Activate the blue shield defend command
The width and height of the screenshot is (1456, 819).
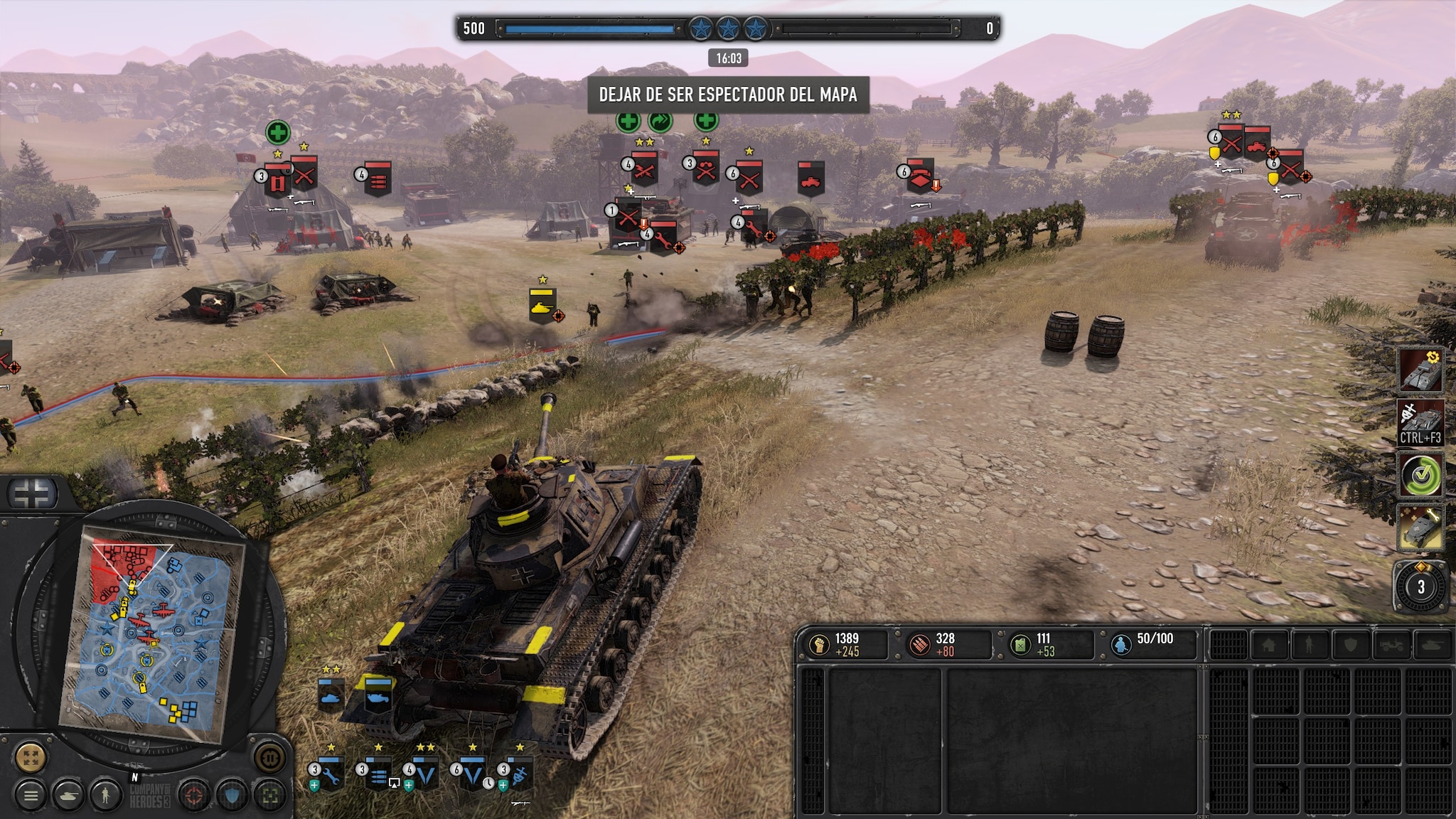[232, 796]
